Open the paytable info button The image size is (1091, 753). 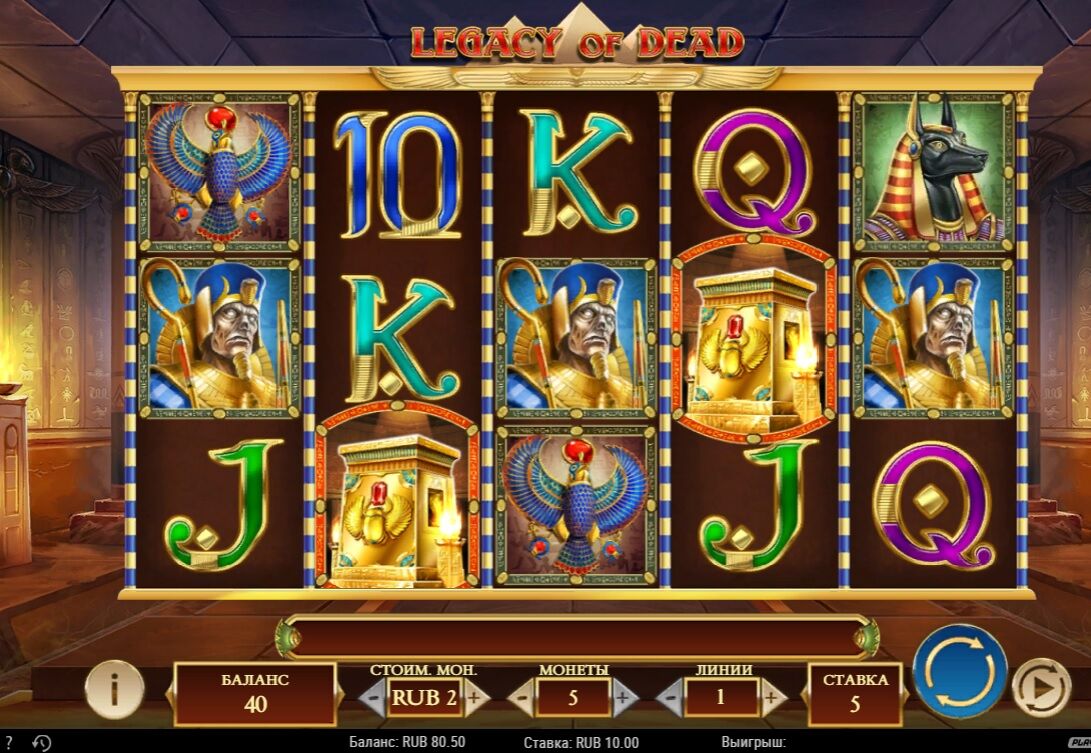click(114, 688)
